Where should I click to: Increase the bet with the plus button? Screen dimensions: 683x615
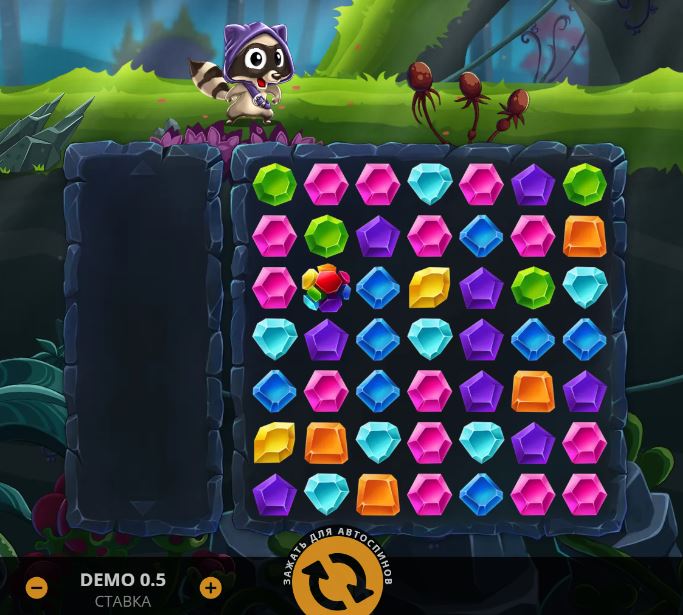[x=210, y=587]
